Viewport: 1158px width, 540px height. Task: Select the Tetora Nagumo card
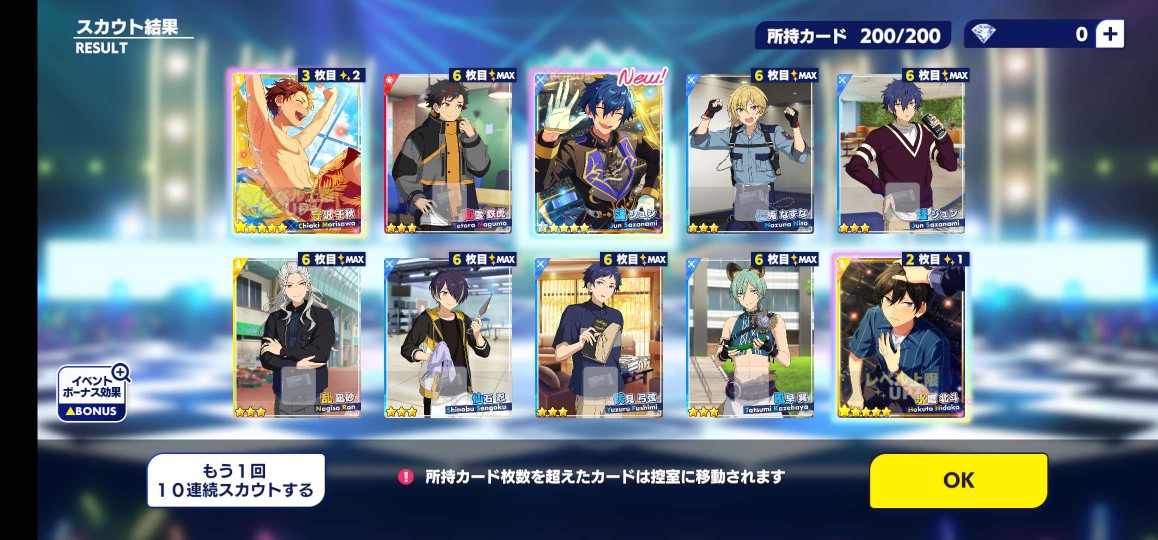[448, 153]
